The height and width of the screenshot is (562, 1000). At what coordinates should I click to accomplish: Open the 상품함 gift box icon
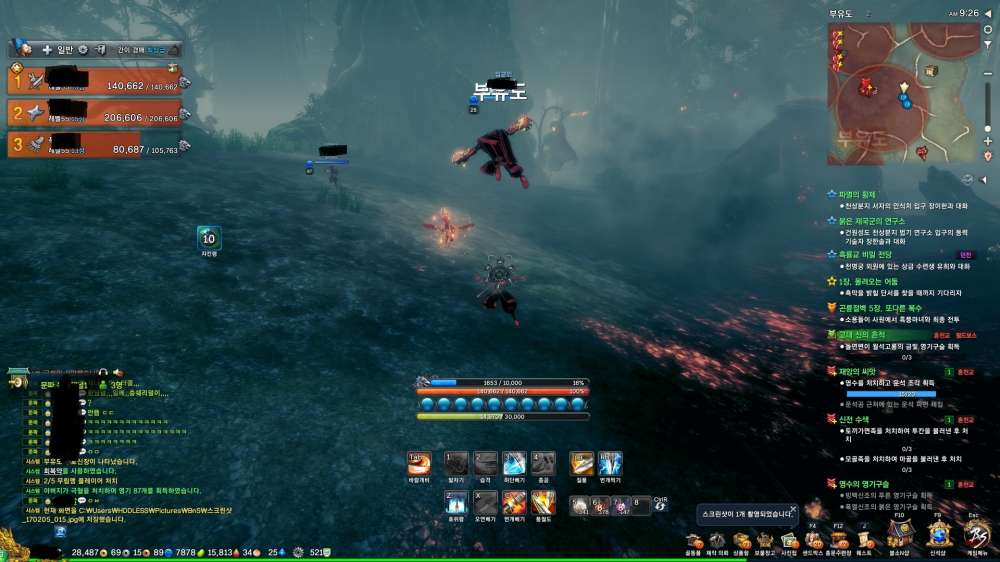[x=741, y=540]
